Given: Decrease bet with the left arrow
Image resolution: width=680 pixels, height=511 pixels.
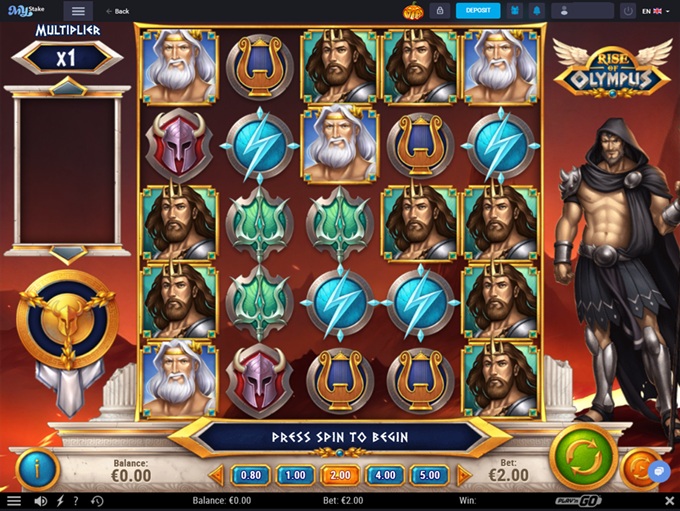Looking at the screenshot, I should pos(217,475).
